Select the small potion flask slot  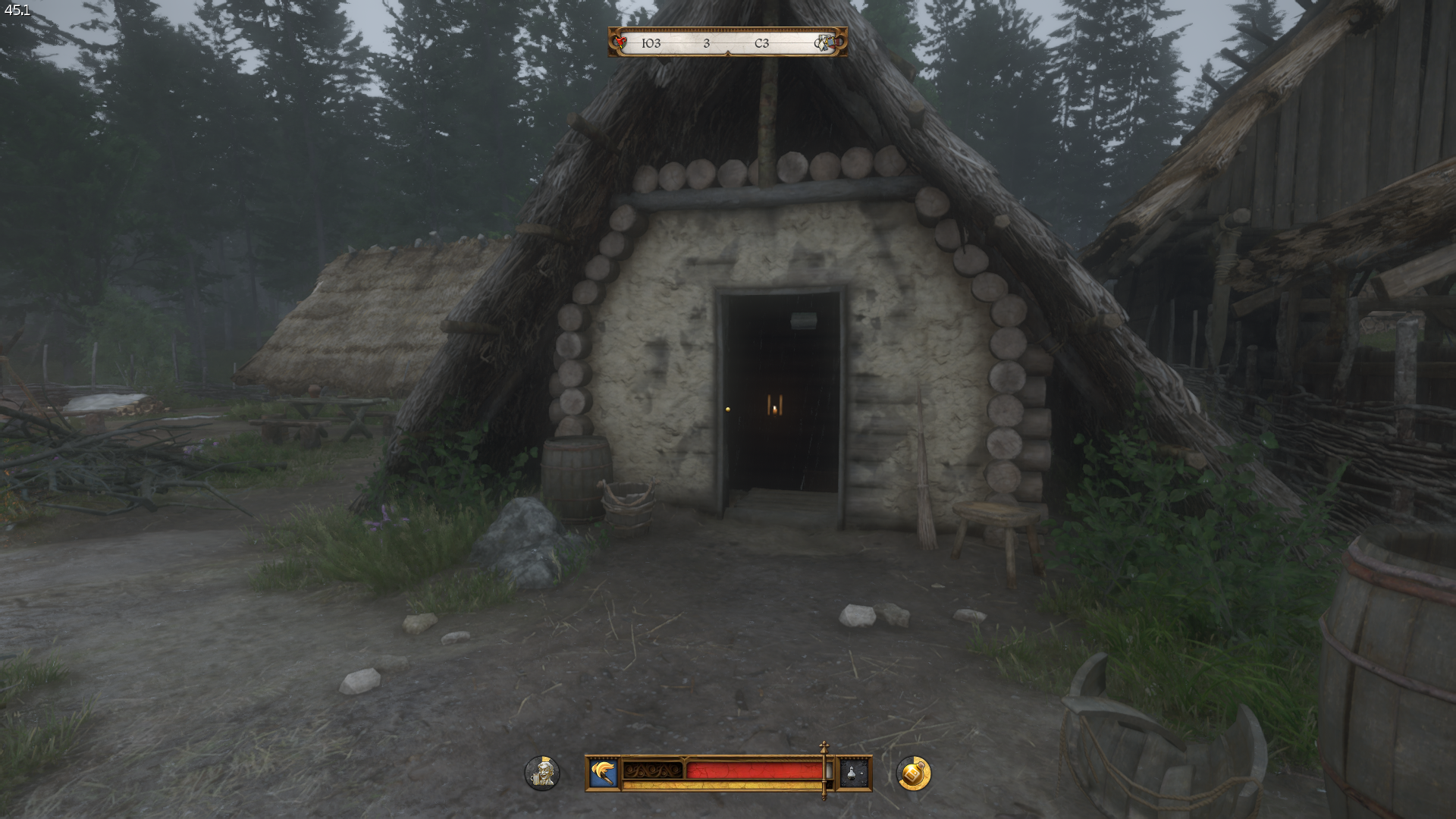click(853, 773)
